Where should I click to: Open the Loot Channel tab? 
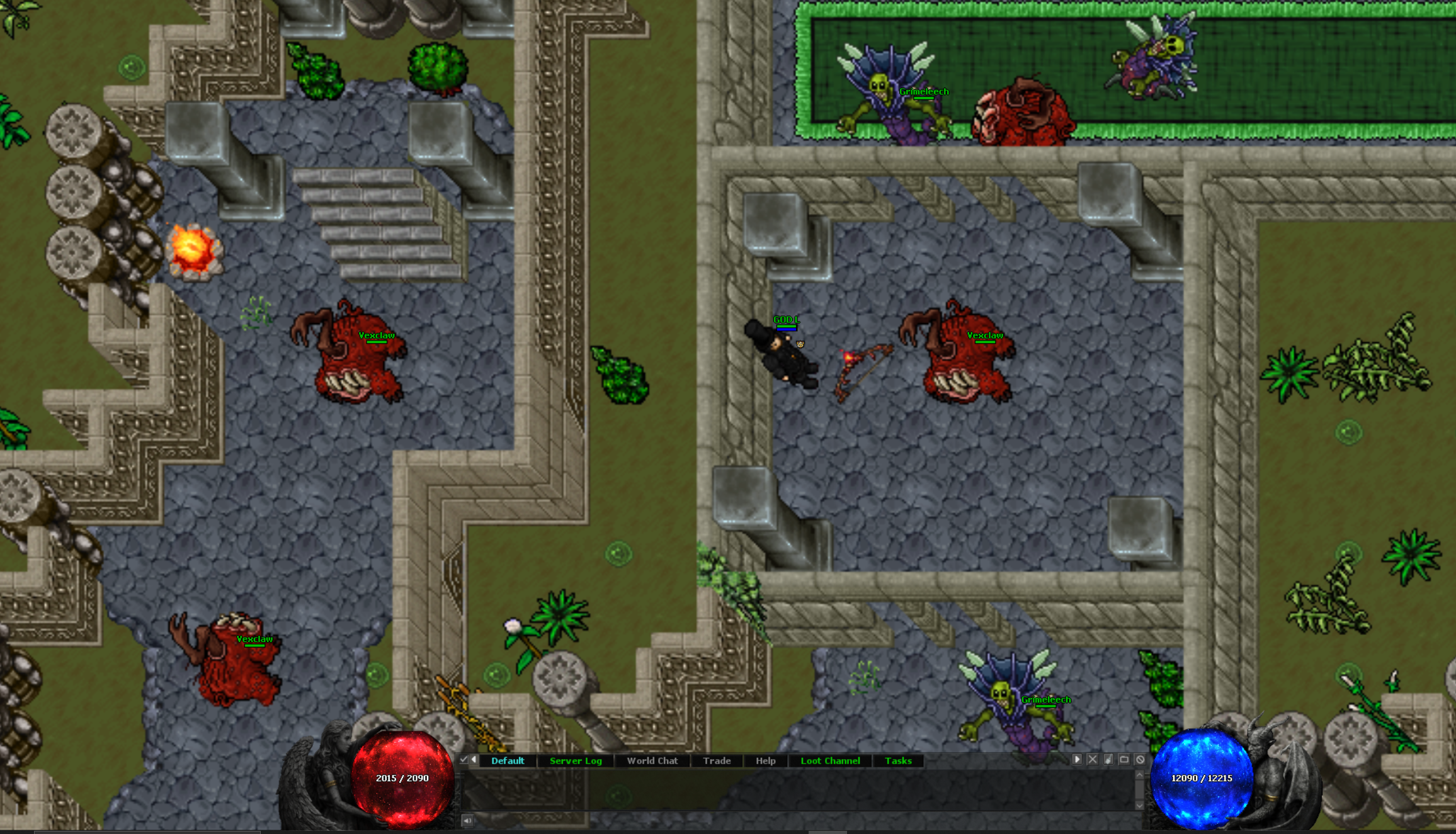831,760
